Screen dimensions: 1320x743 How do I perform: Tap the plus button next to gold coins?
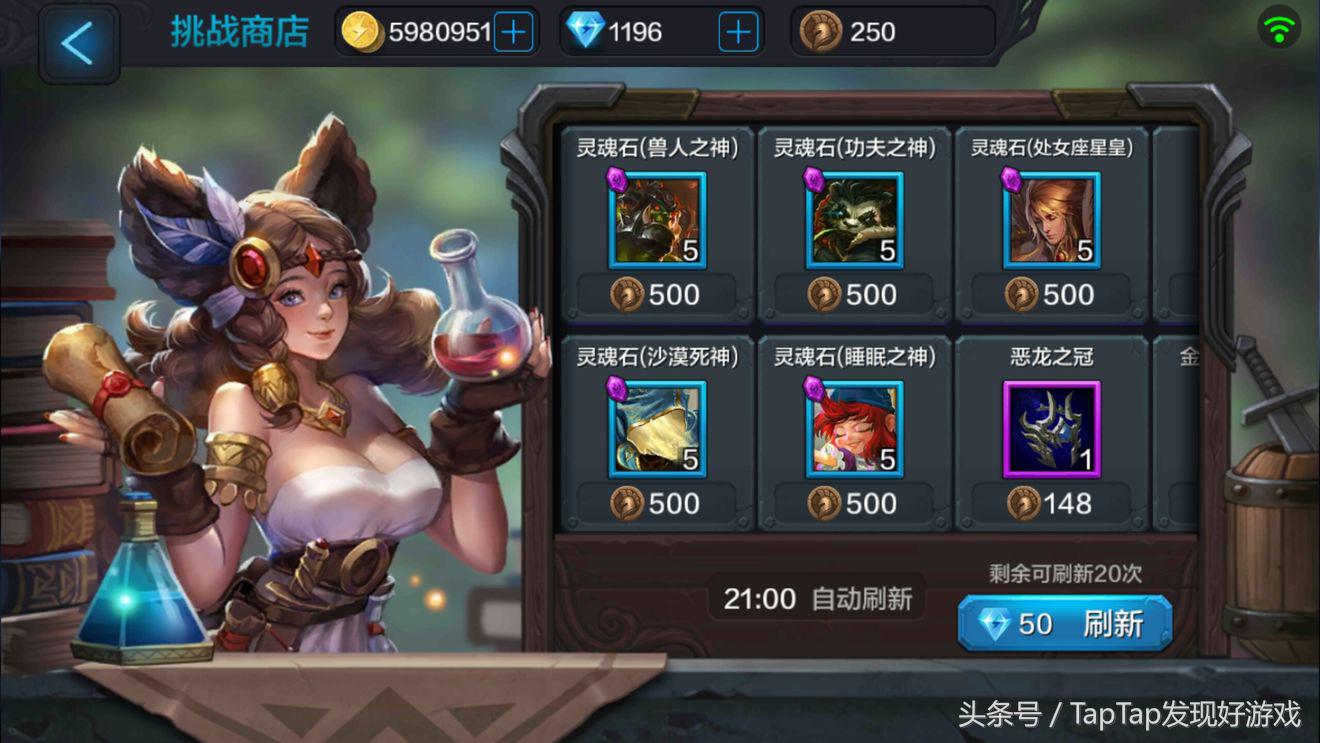pyautogui.click(x=514, y=31)
